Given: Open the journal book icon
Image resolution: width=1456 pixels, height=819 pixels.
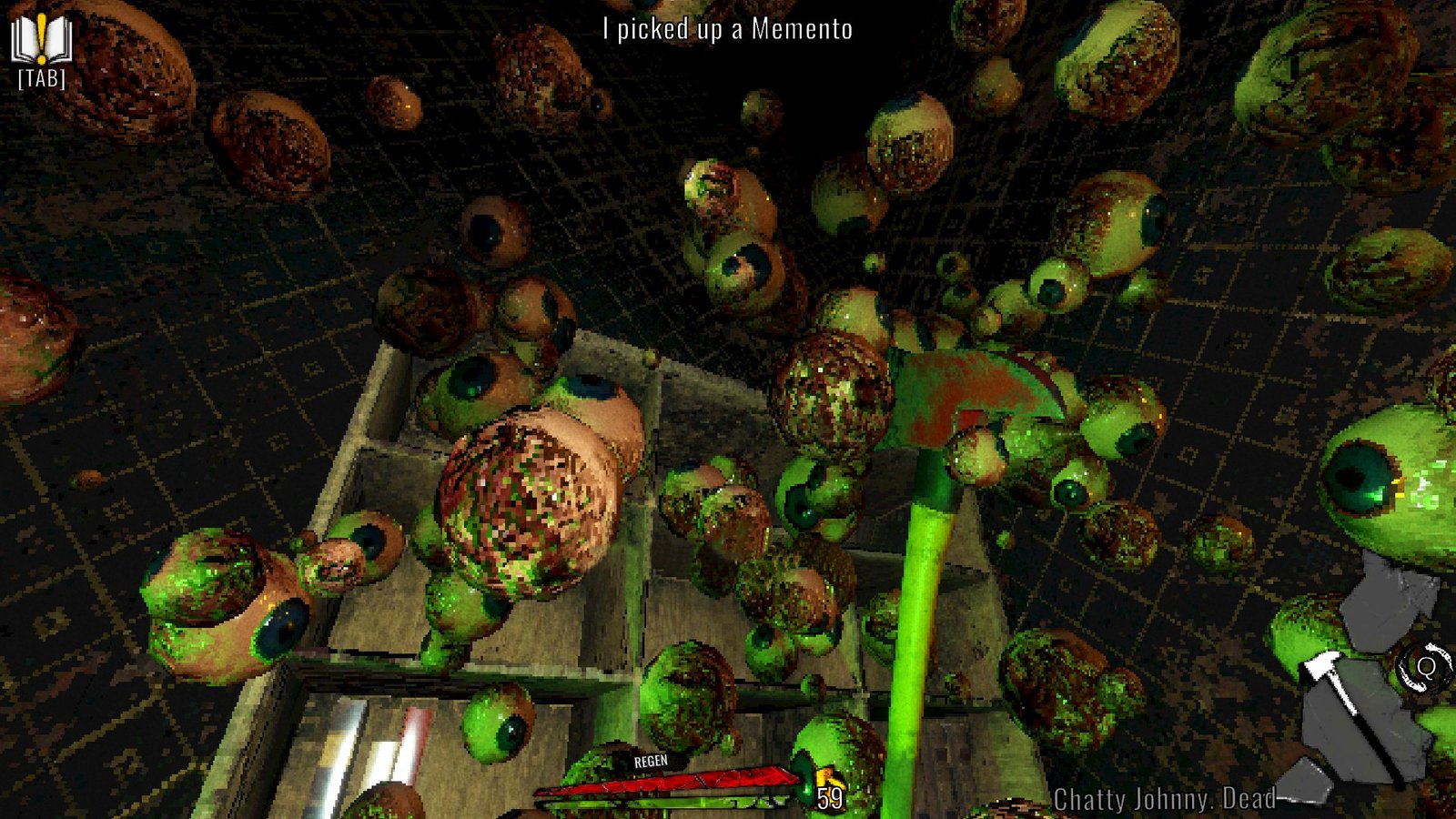Looking at the screenshot, I should 41,40.
